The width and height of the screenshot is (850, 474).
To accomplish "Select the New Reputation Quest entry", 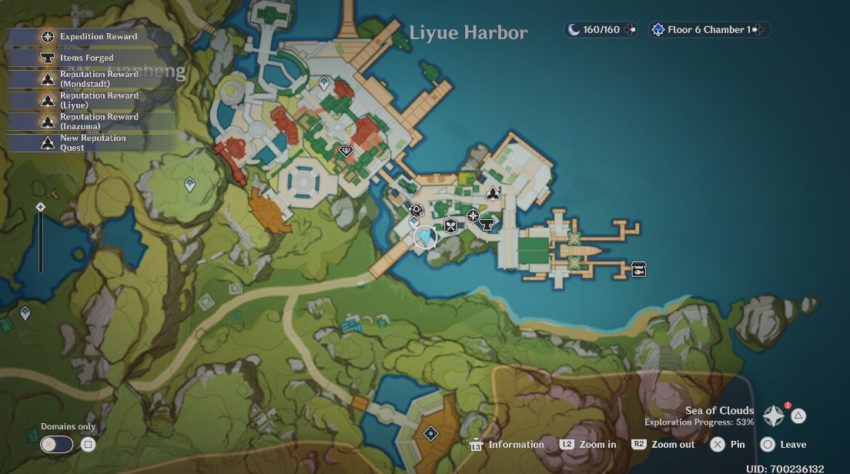I will [91, 142].
